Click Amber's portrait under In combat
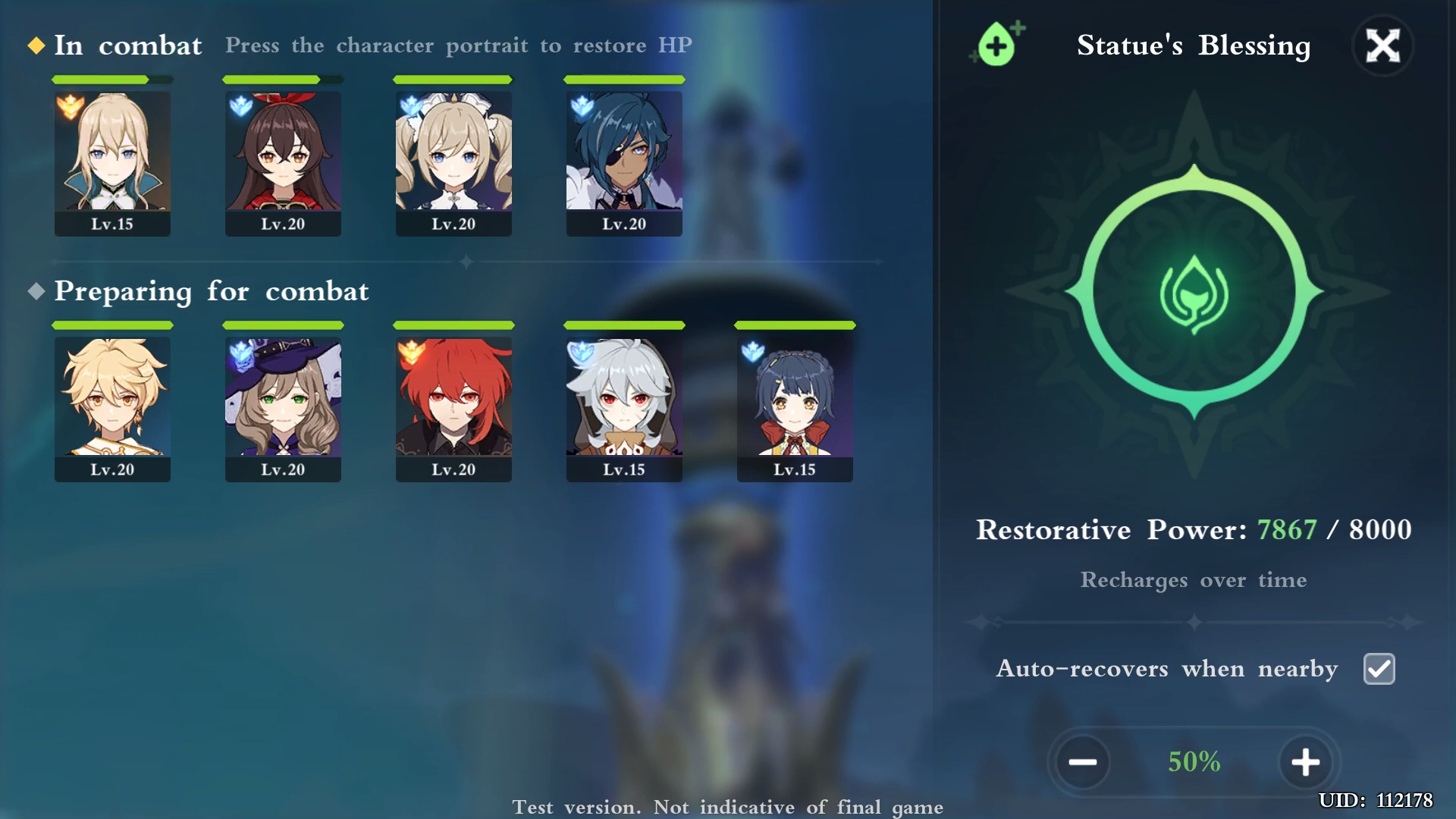1456x819 pixels. (282, 159)
